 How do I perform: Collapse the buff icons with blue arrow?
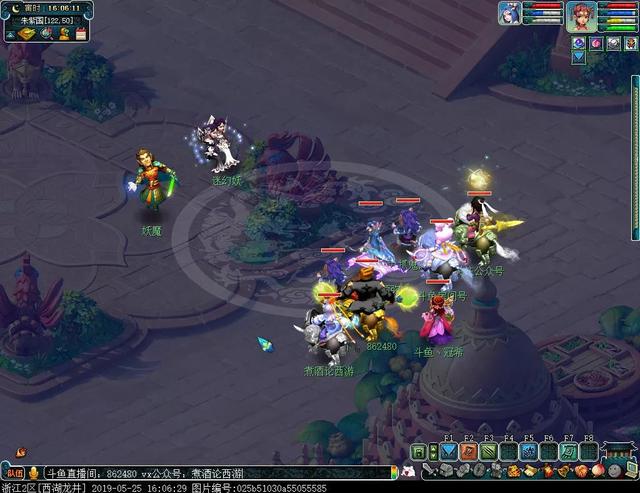tap(578, 57)
